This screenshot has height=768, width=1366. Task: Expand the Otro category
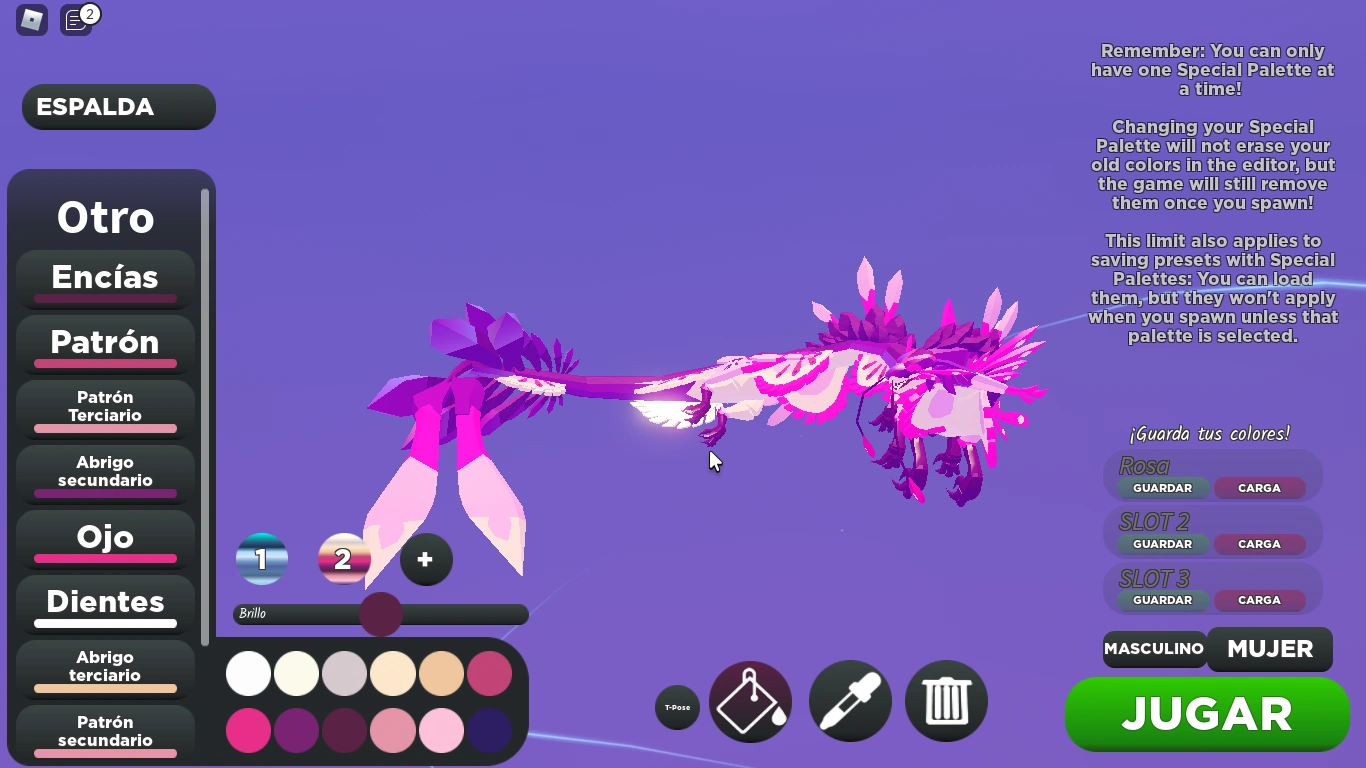[x=106, y=216]
